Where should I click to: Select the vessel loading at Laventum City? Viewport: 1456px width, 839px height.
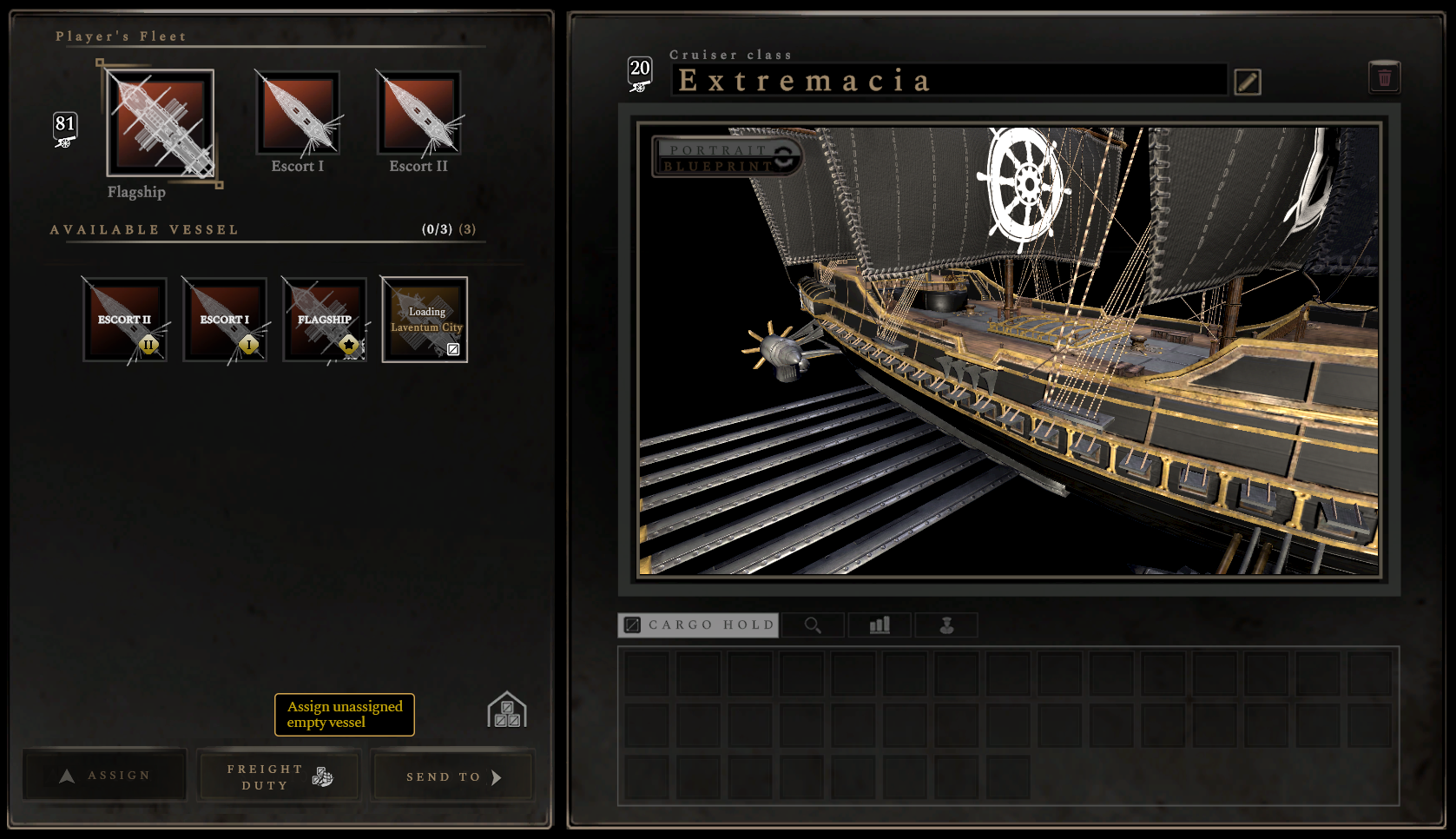[425, 319]
